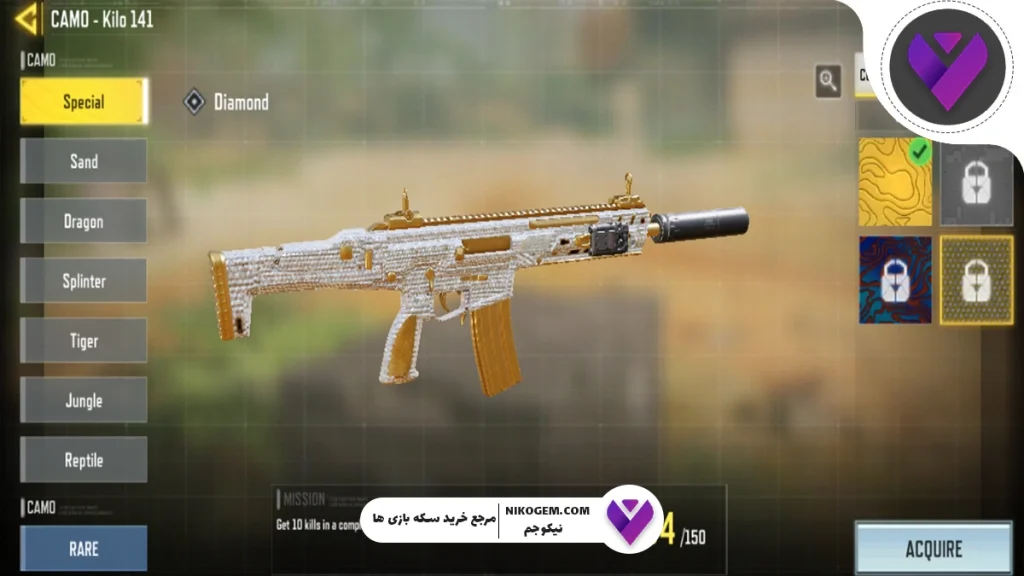Select the equipped gold camo thumbnail
1024x576 pixels.
895,181
